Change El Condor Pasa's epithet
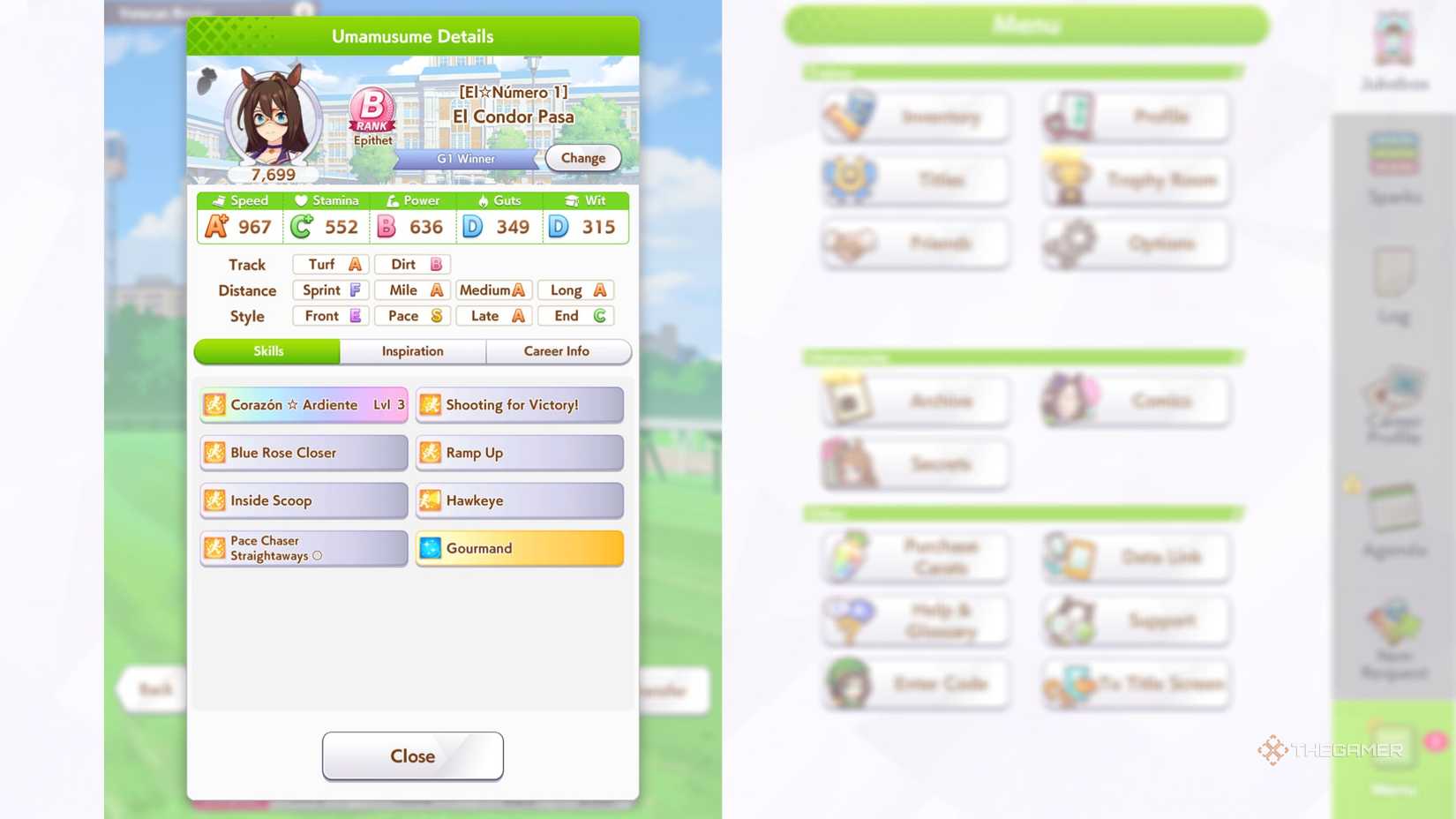Screen dimensions: 1456x819 [x=582, y=157]
